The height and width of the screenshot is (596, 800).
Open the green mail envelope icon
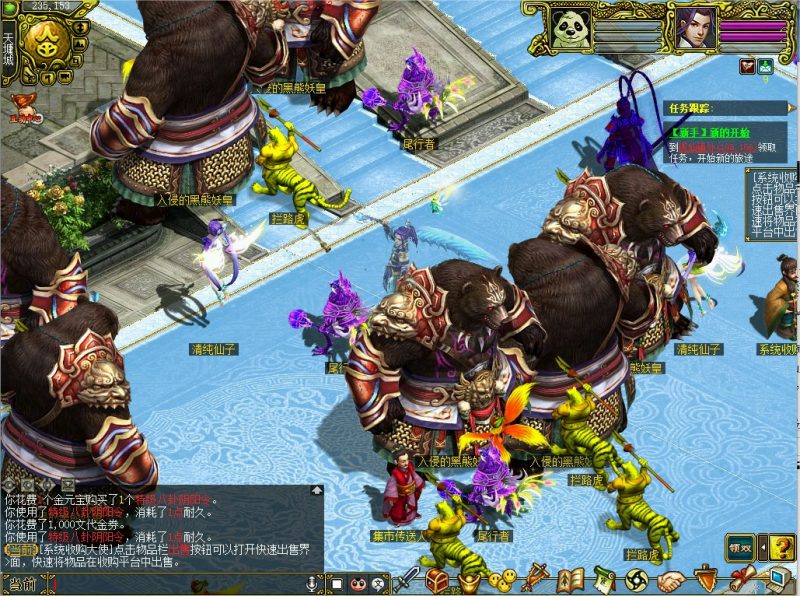click(767, 66)
